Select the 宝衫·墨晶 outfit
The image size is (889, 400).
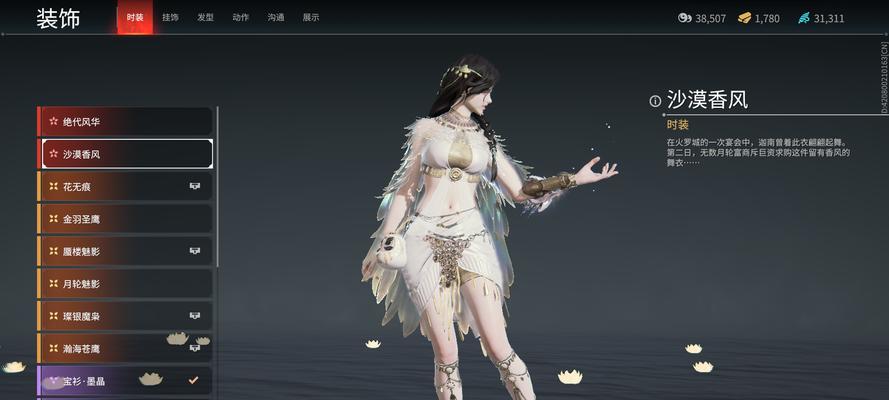point(125,381)
